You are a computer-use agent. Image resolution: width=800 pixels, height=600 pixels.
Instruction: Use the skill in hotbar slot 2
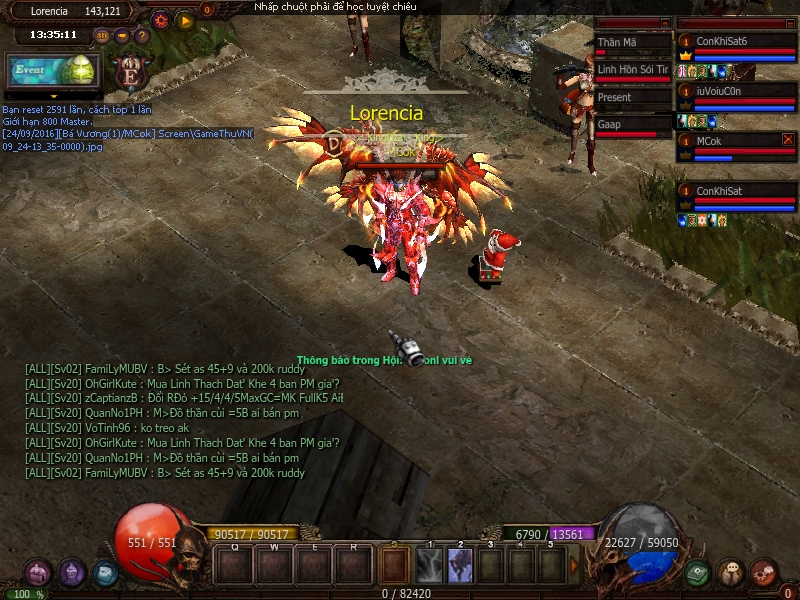coord(461,565)
